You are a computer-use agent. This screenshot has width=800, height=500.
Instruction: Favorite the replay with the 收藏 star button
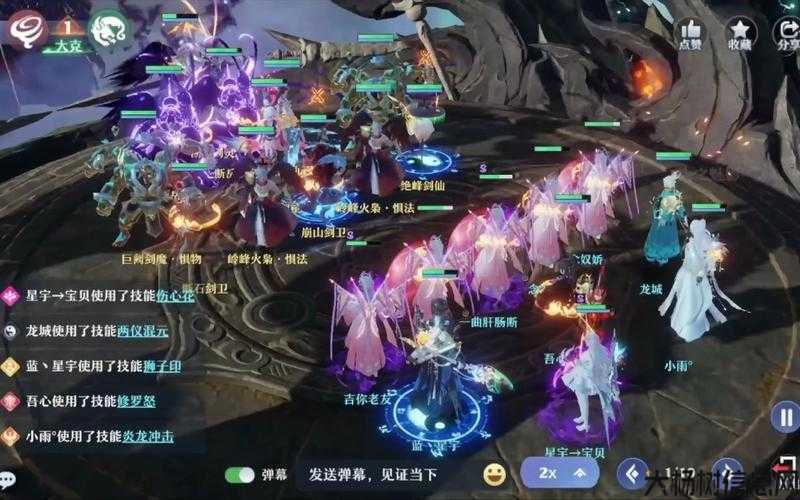coord(740,34)
